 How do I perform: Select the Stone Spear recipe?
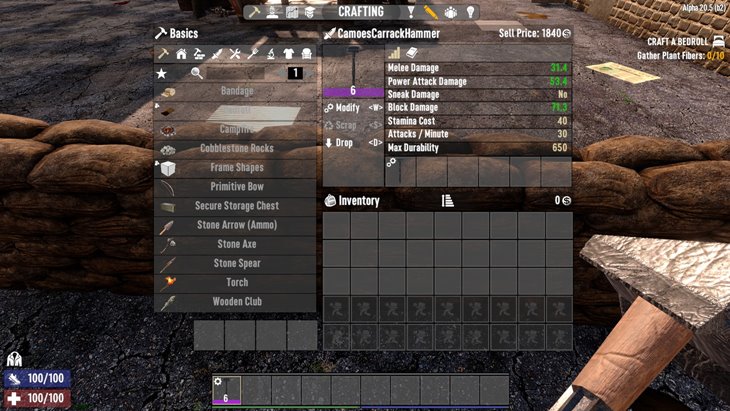[236, 263]
